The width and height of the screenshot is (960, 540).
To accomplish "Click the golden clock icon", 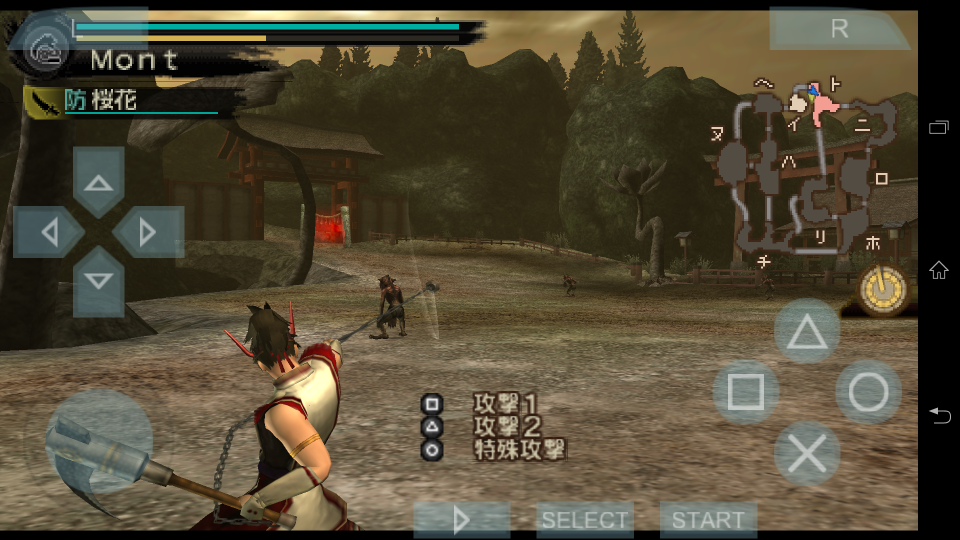I will tap(884, 290).
